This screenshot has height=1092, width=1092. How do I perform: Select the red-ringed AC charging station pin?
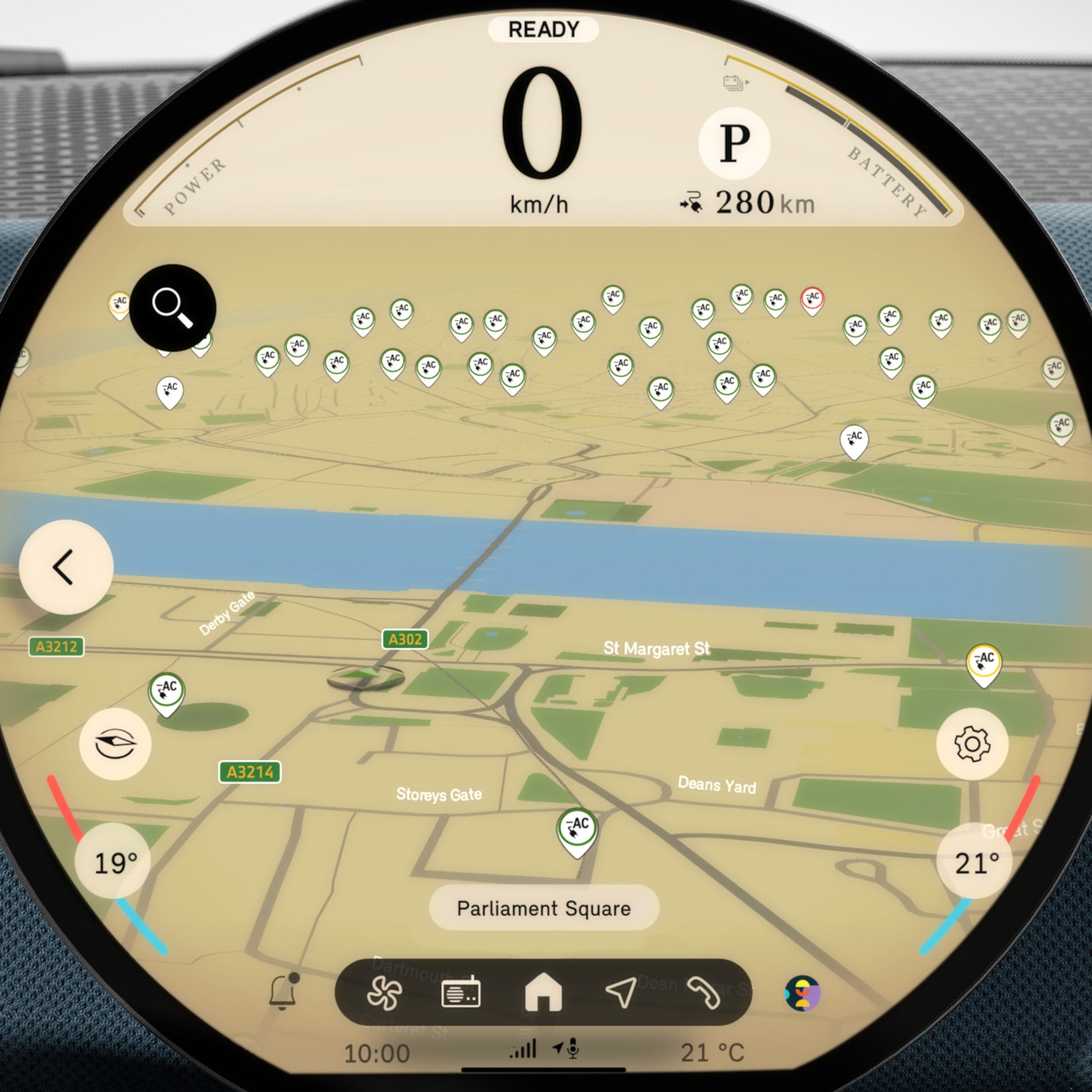812,299
